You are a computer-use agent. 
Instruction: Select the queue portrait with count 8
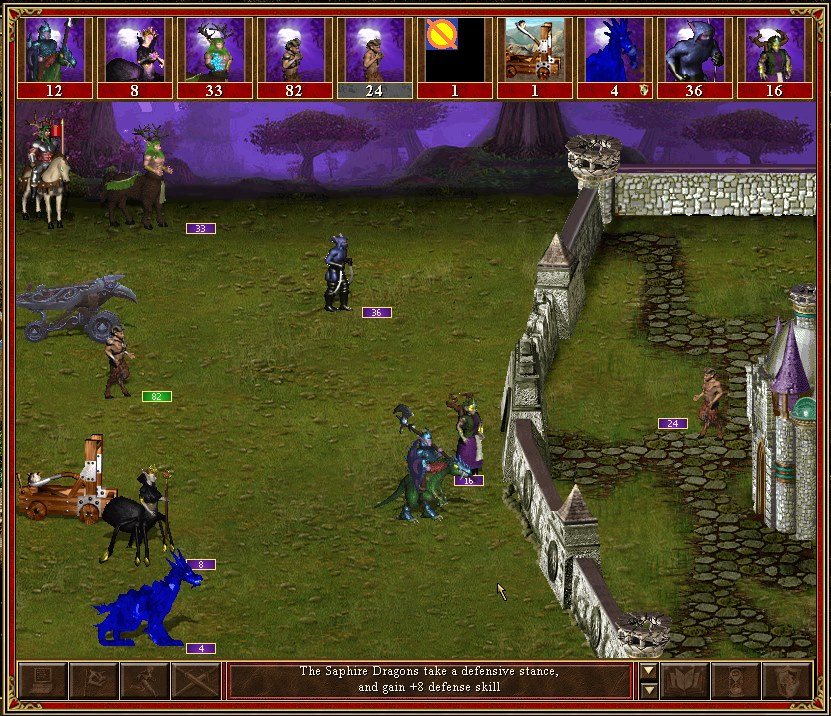tap(134, 50)
